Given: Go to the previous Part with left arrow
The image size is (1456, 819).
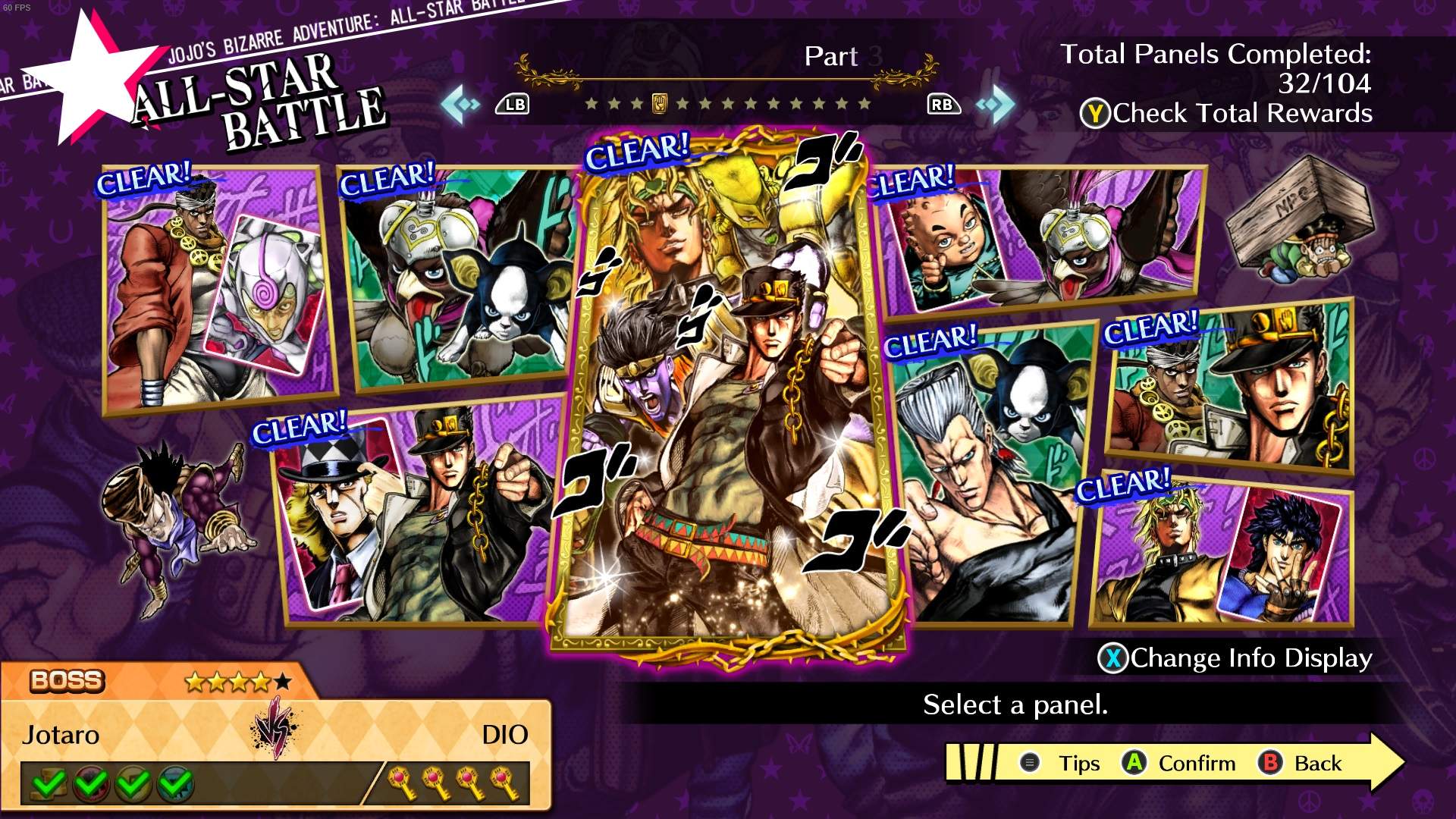Looking at the screenshot, I should tap(460, 104).
